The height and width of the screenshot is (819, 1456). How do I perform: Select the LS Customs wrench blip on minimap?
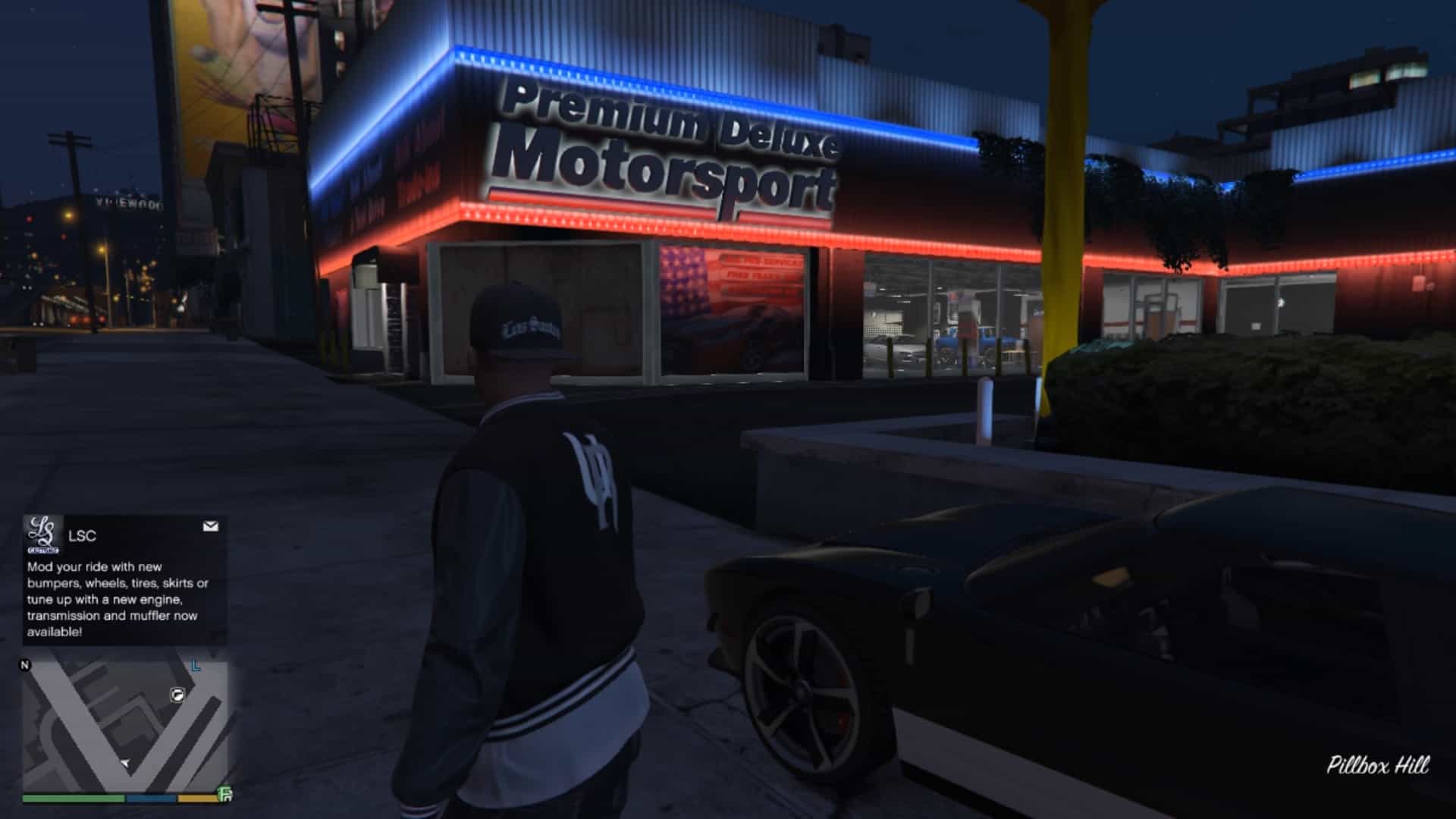click(177, 695)
